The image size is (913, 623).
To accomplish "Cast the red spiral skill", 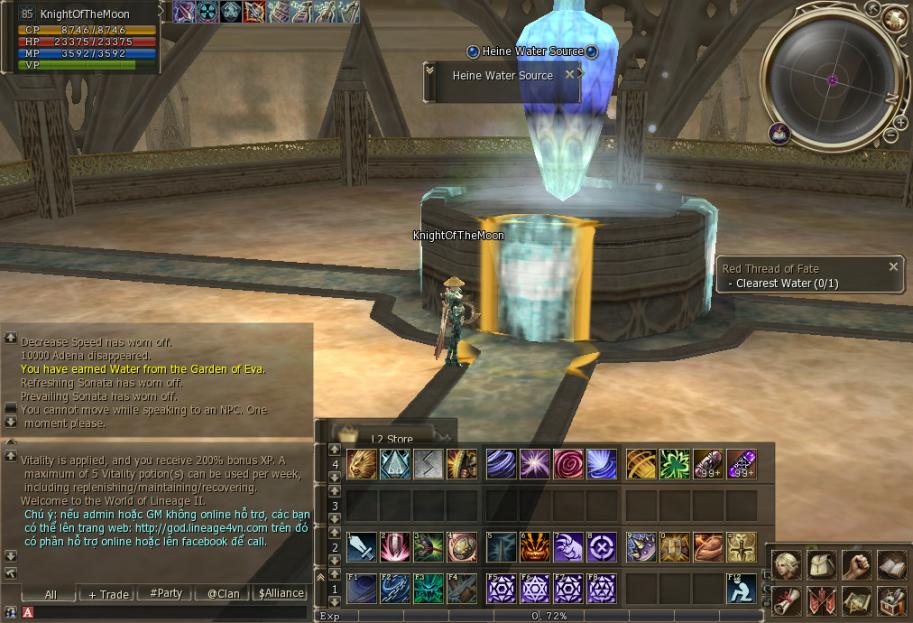I will 568,464.
